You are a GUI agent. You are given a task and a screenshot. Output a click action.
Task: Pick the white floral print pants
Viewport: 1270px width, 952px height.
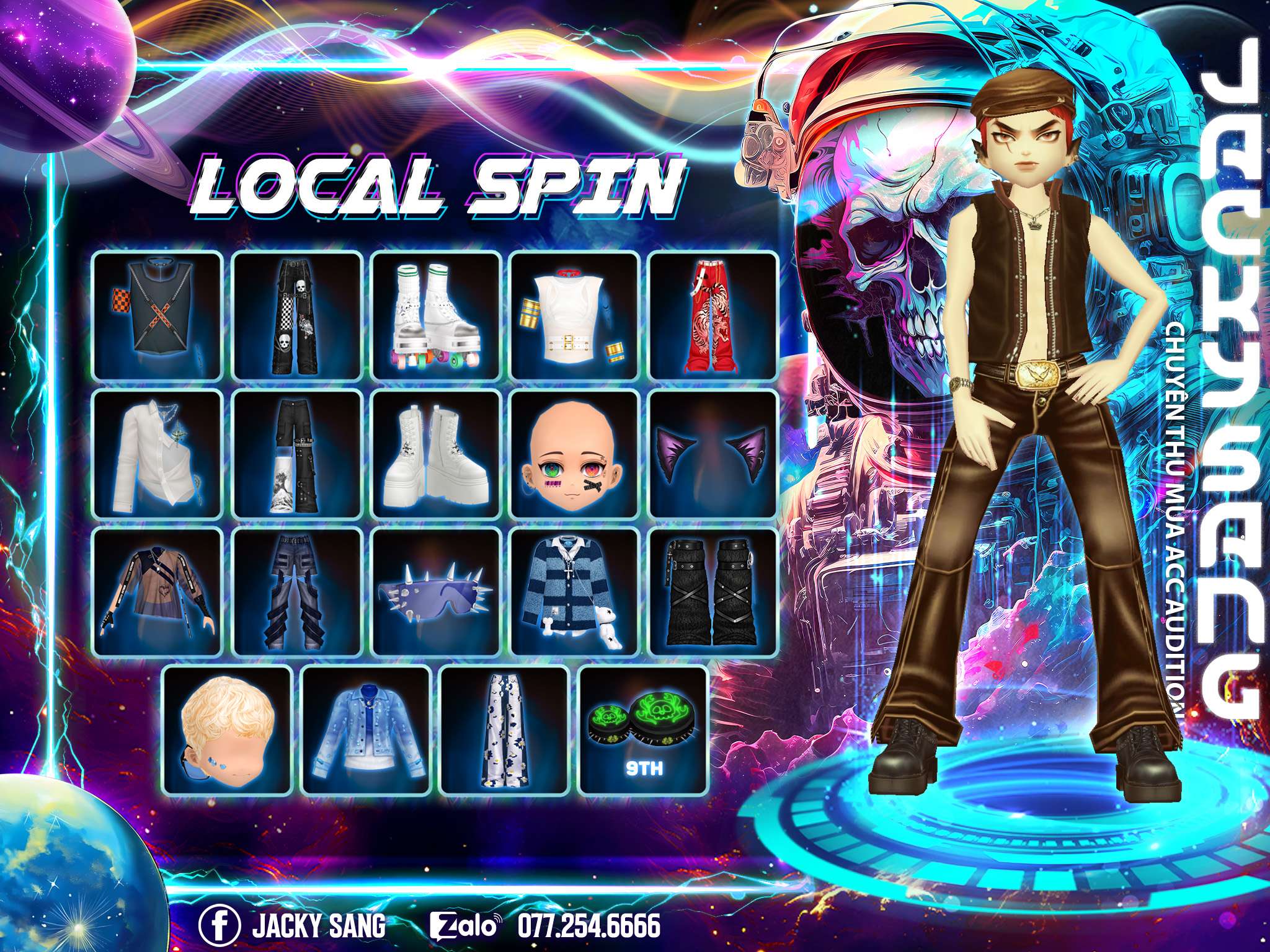click(x=505, y=731)
